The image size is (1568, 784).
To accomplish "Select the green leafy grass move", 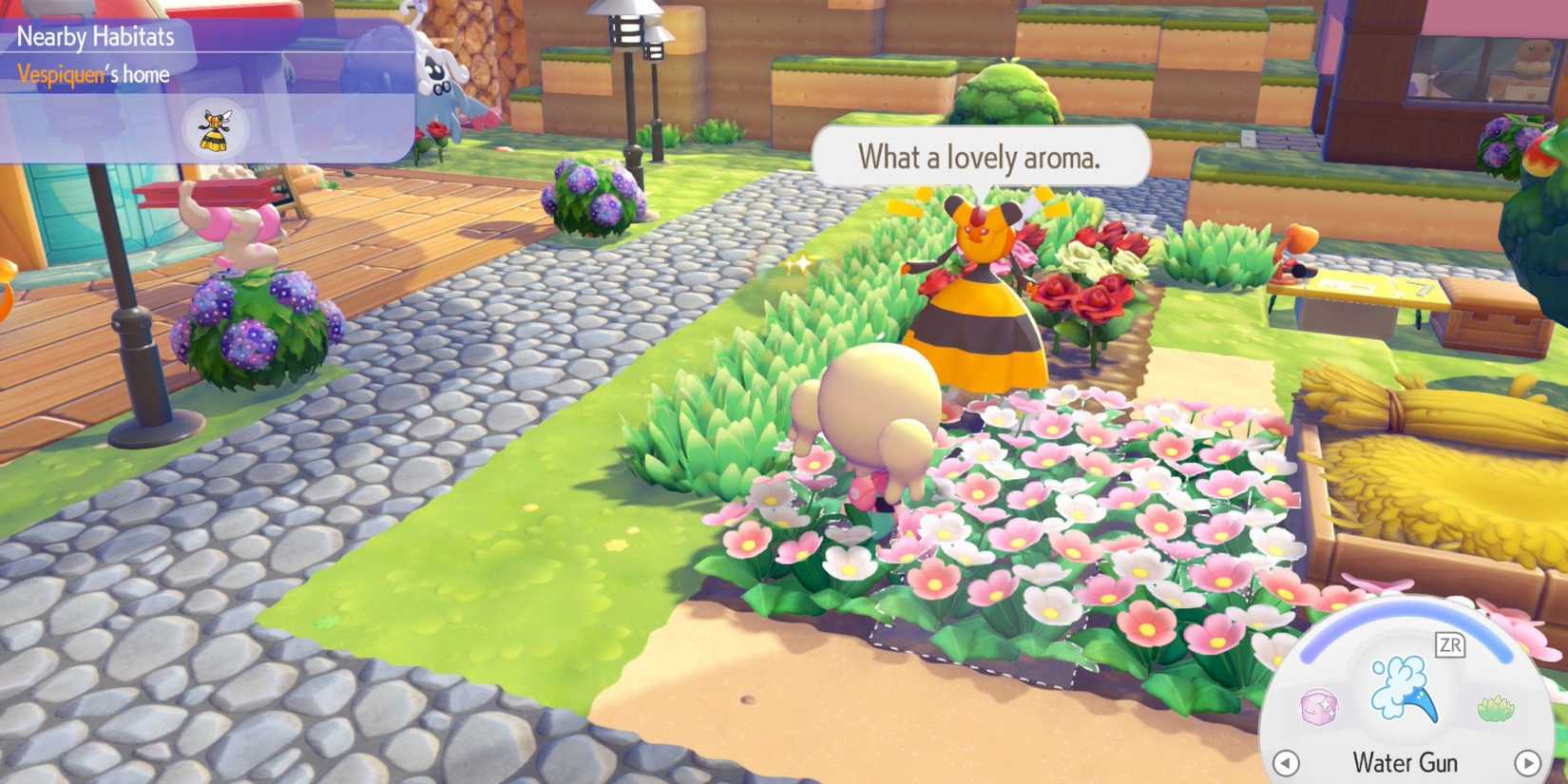I will 1496,708.
